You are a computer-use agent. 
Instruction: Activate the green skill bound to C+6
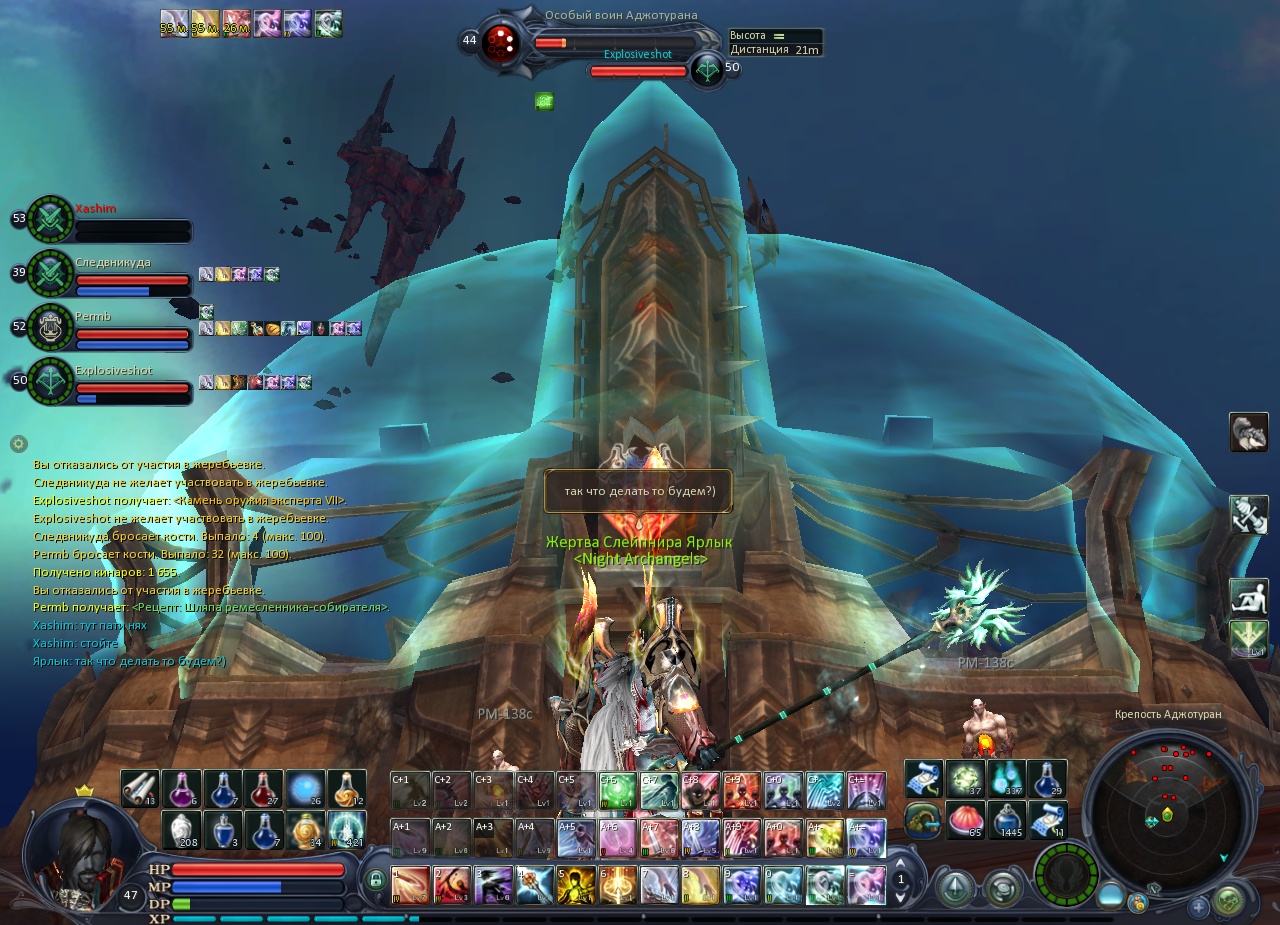(x=618, y=791)
